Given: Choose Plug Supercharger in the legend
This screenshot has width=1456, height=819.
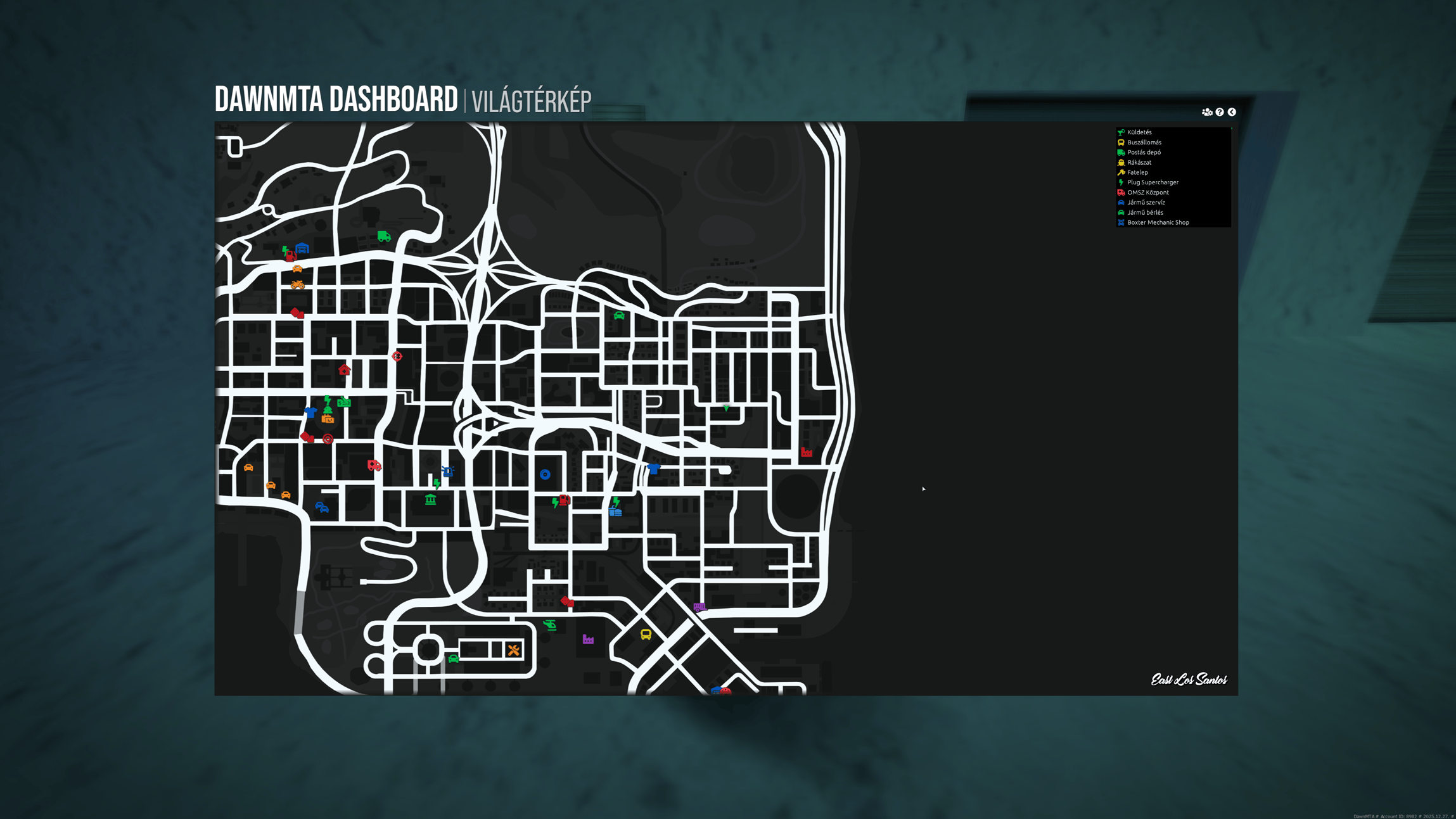Looking at the screenshot, I should click(1153, 182).
